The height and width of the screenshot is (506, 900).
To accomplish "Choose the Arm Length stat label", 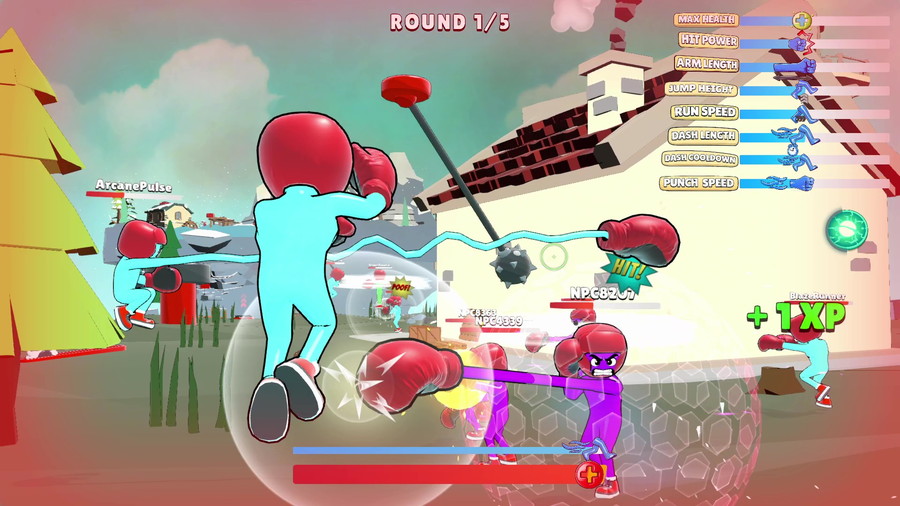I will [706, 64].
